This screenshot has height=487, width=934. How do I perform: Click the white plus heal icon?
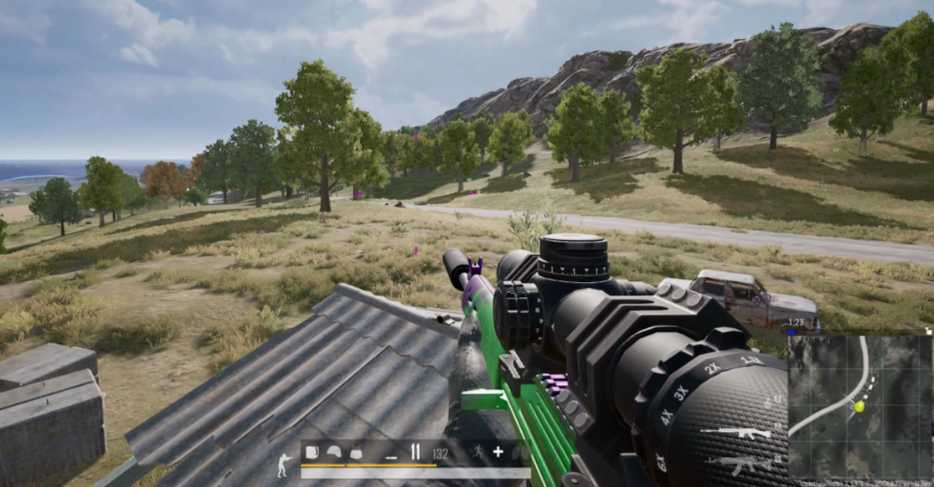coord(497,452)
